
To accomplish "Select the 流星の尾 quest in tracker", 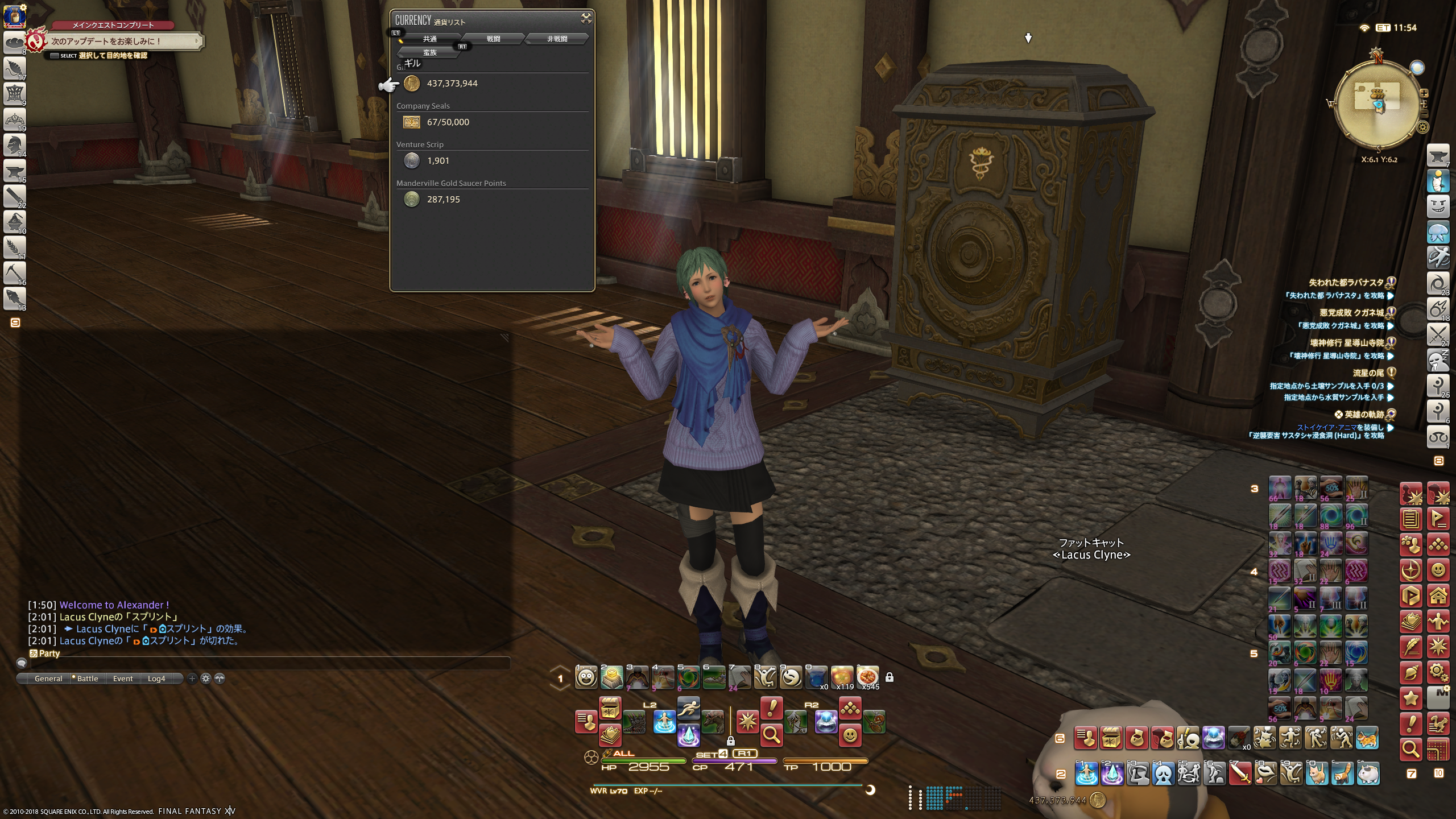I will click(1368, 373).
